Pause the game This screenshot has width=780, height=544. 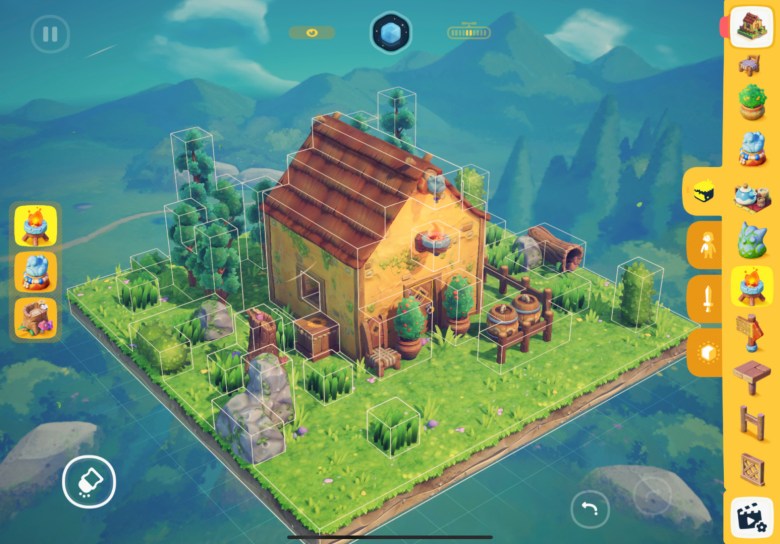[x=50, y=34]
